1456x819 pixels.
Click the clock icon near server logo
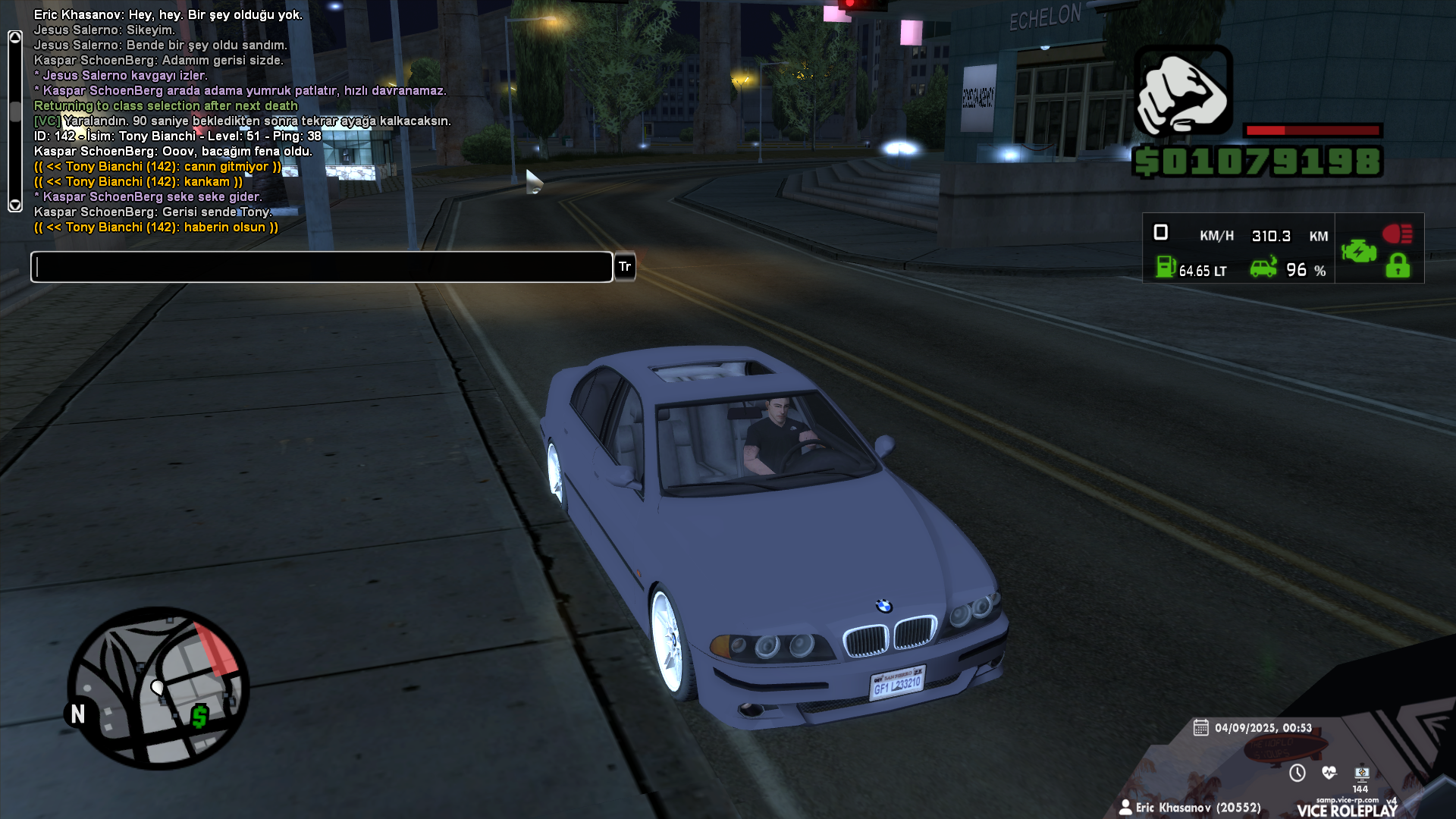tap(1298, 773)
